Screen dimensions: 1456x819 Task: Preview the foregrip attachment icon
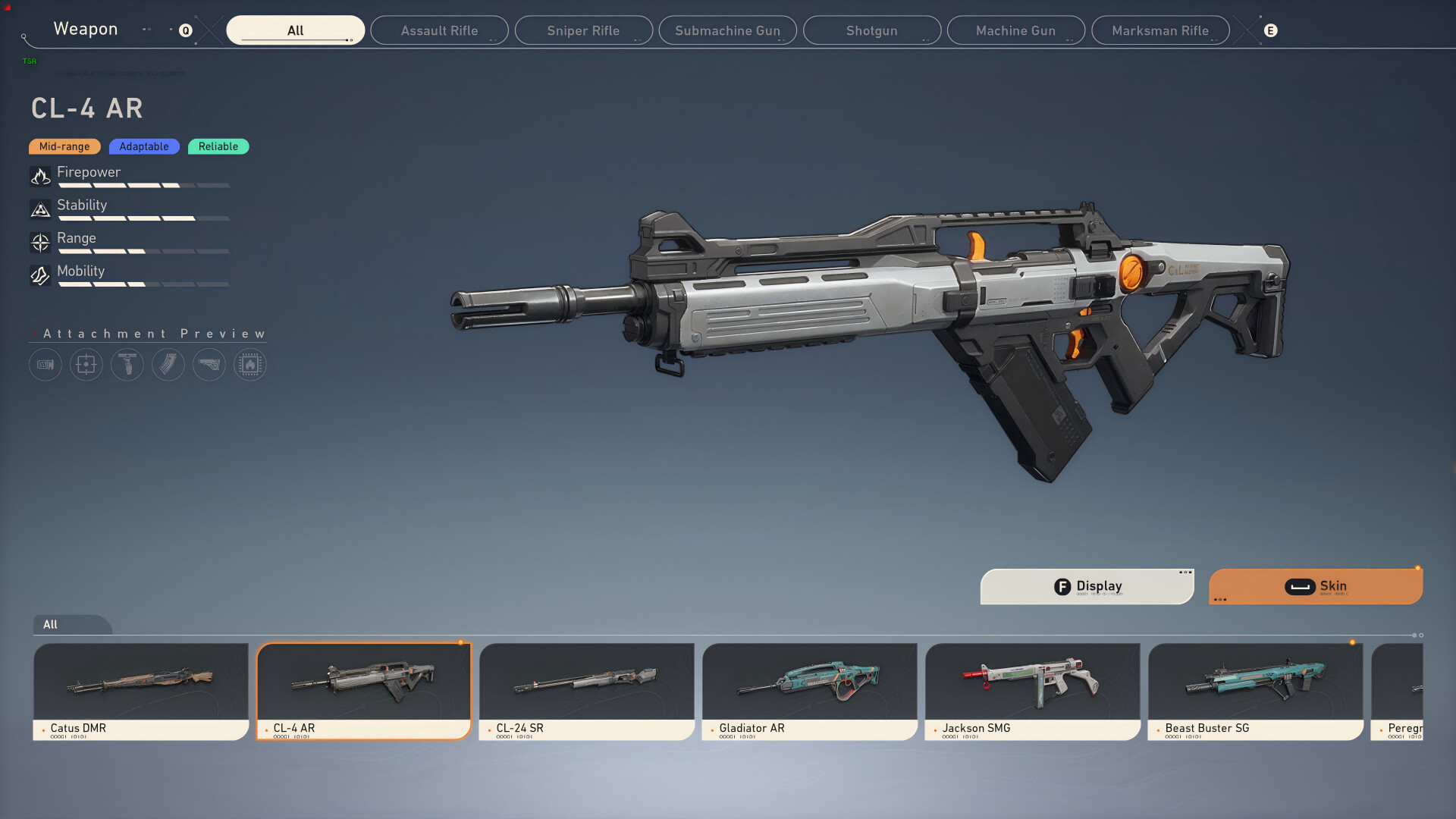tap(127, 365)
